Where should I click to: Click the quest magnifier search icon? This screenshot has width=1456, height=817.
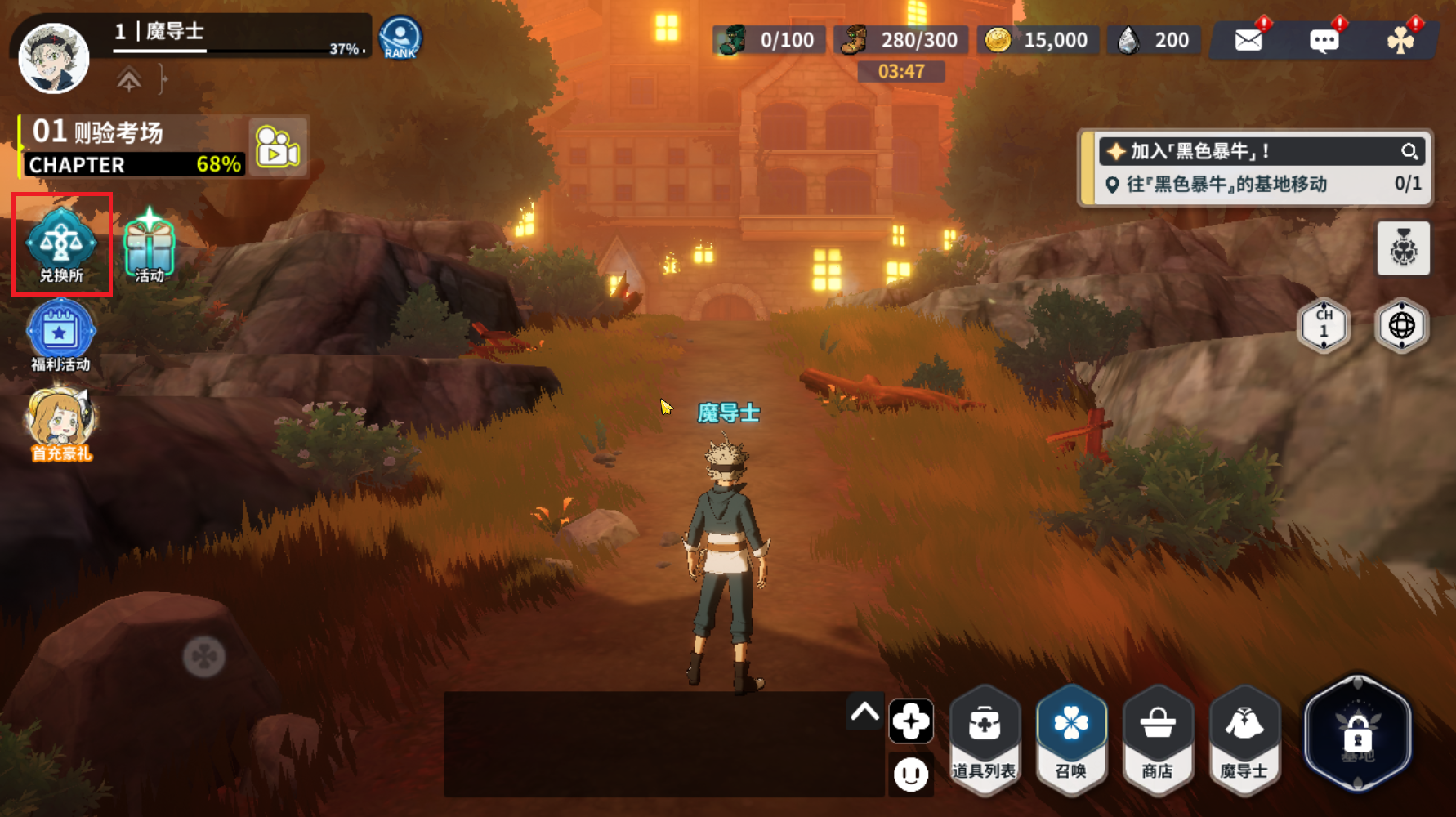[x=1409, y=151]
